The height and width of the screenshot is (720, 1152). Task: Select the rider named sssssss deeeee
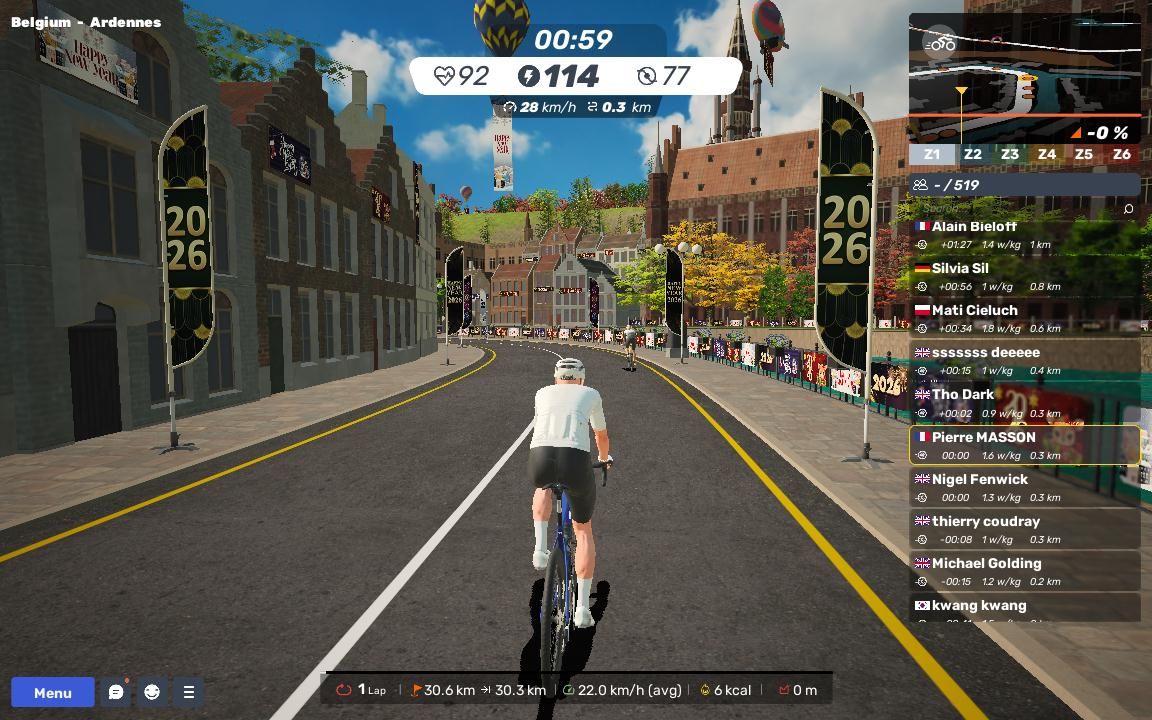[x=1024, y=361]
